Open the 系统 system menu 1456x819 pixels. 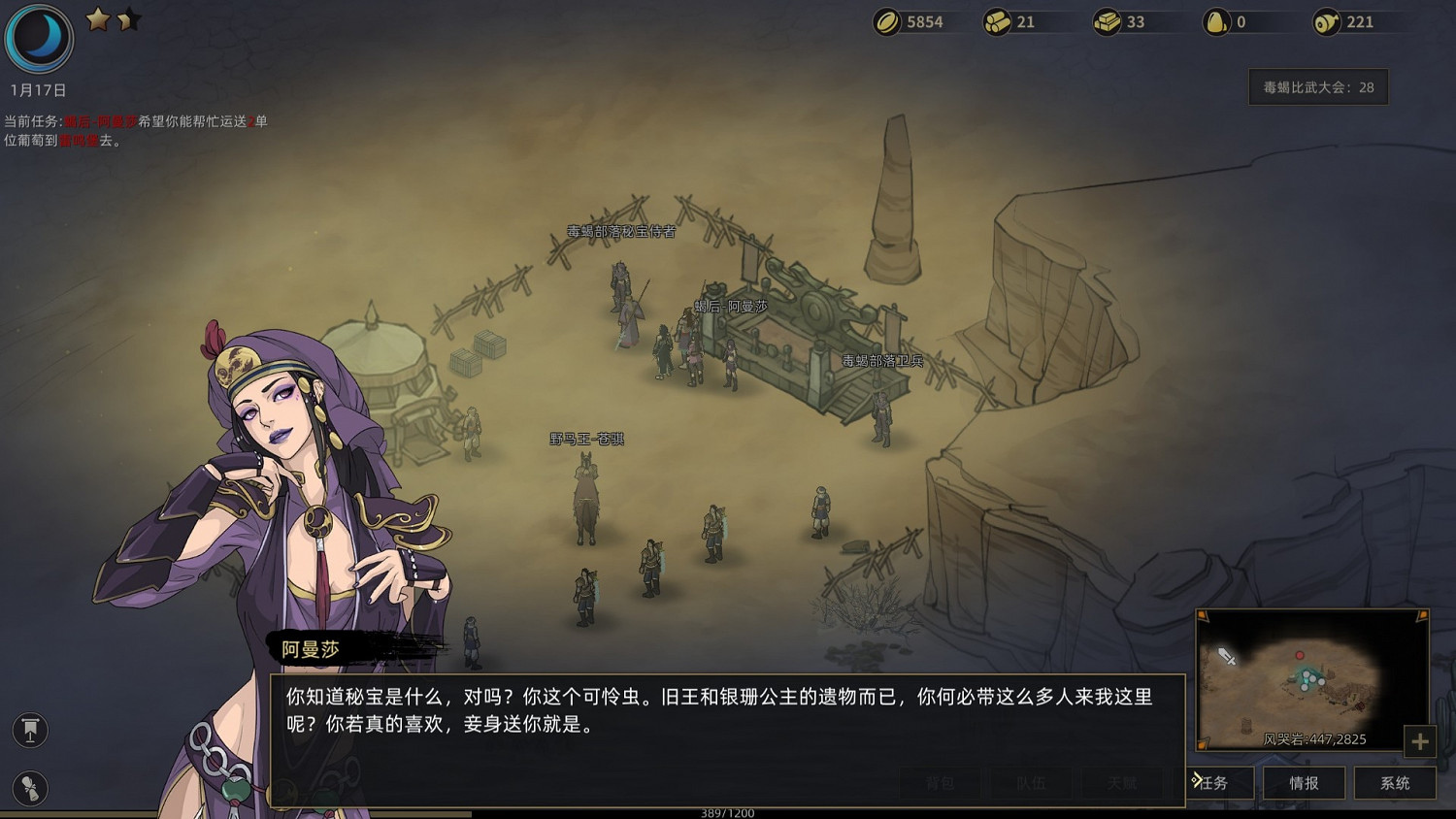pyautogui.click(x=1394, y=783)
